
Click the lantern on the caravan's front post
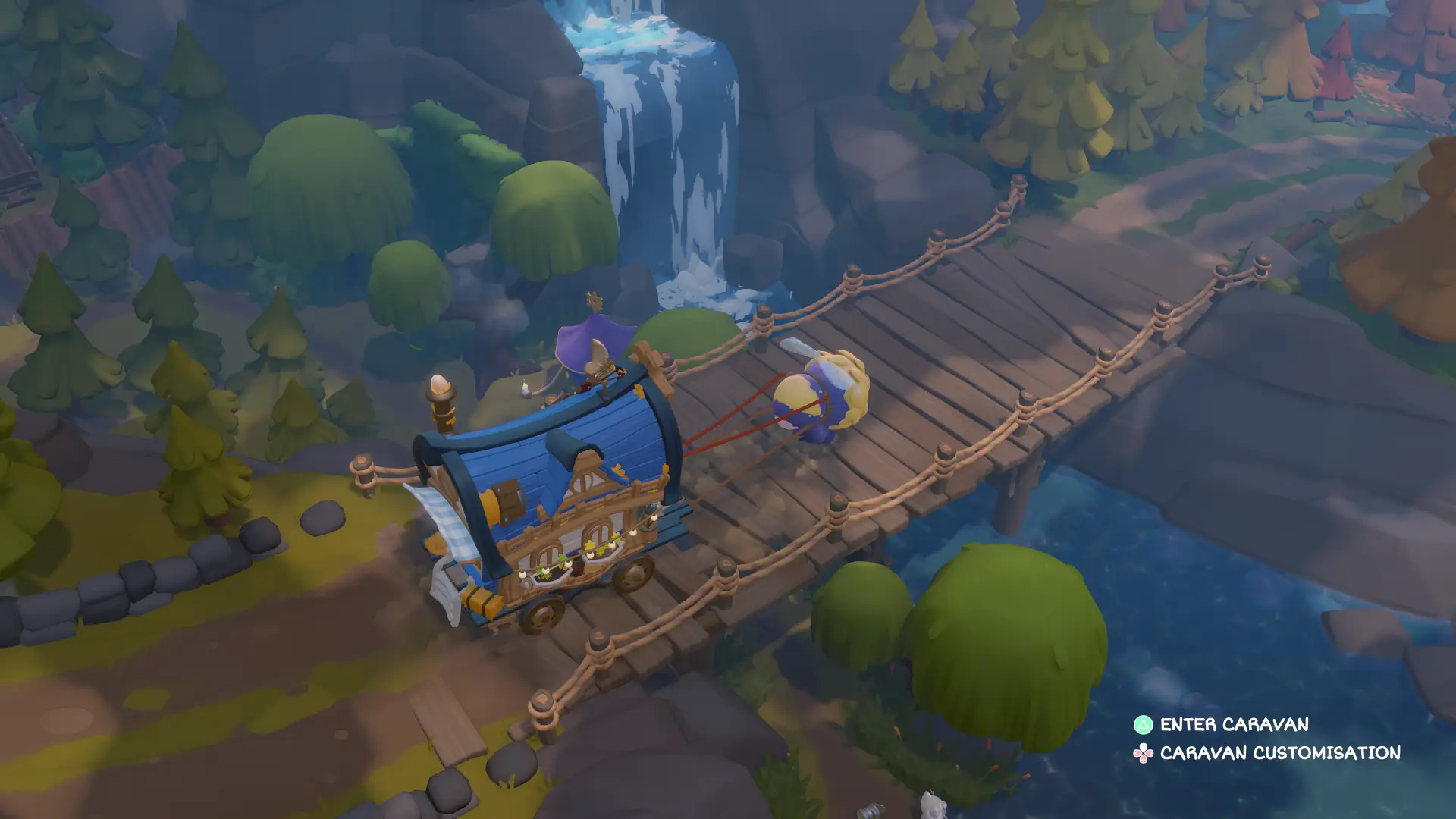pyautogui.click(x=440, y=386)
